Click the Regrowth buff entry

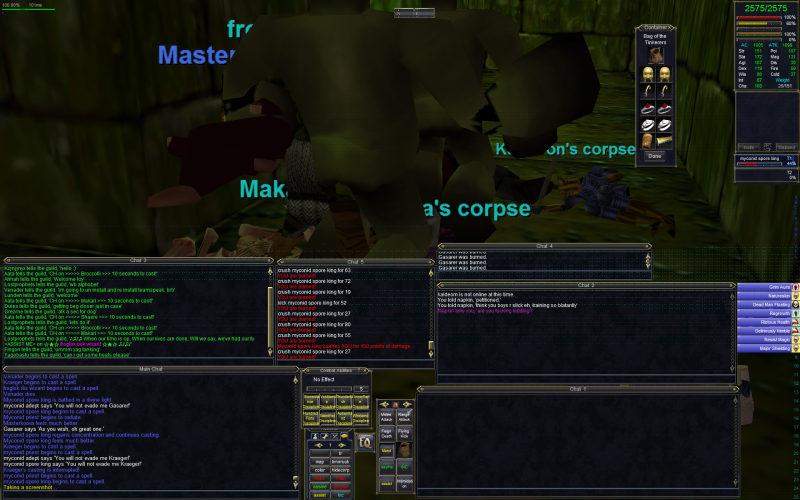pos(768,313)
